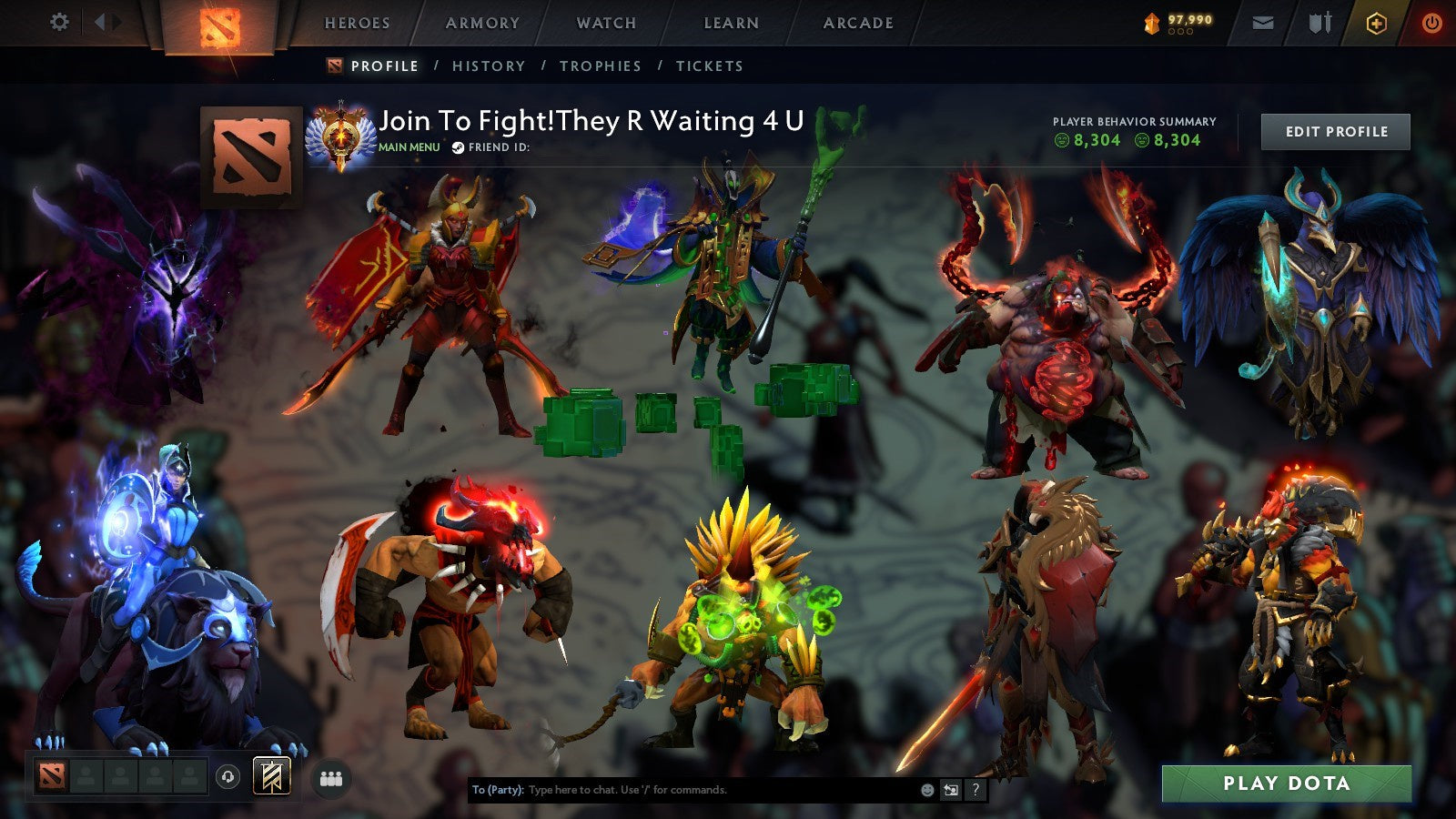Screen dimensions: 1456x819
Task: Open the emoticon picker in the chat bar
Action: pyautogui.click(x=926, y=790)
